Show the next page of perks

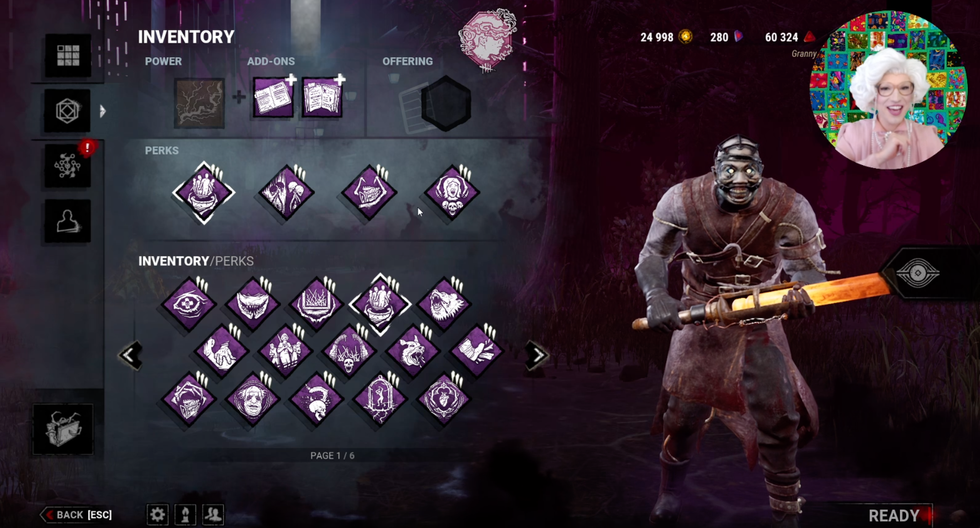[x=538, y=355]
